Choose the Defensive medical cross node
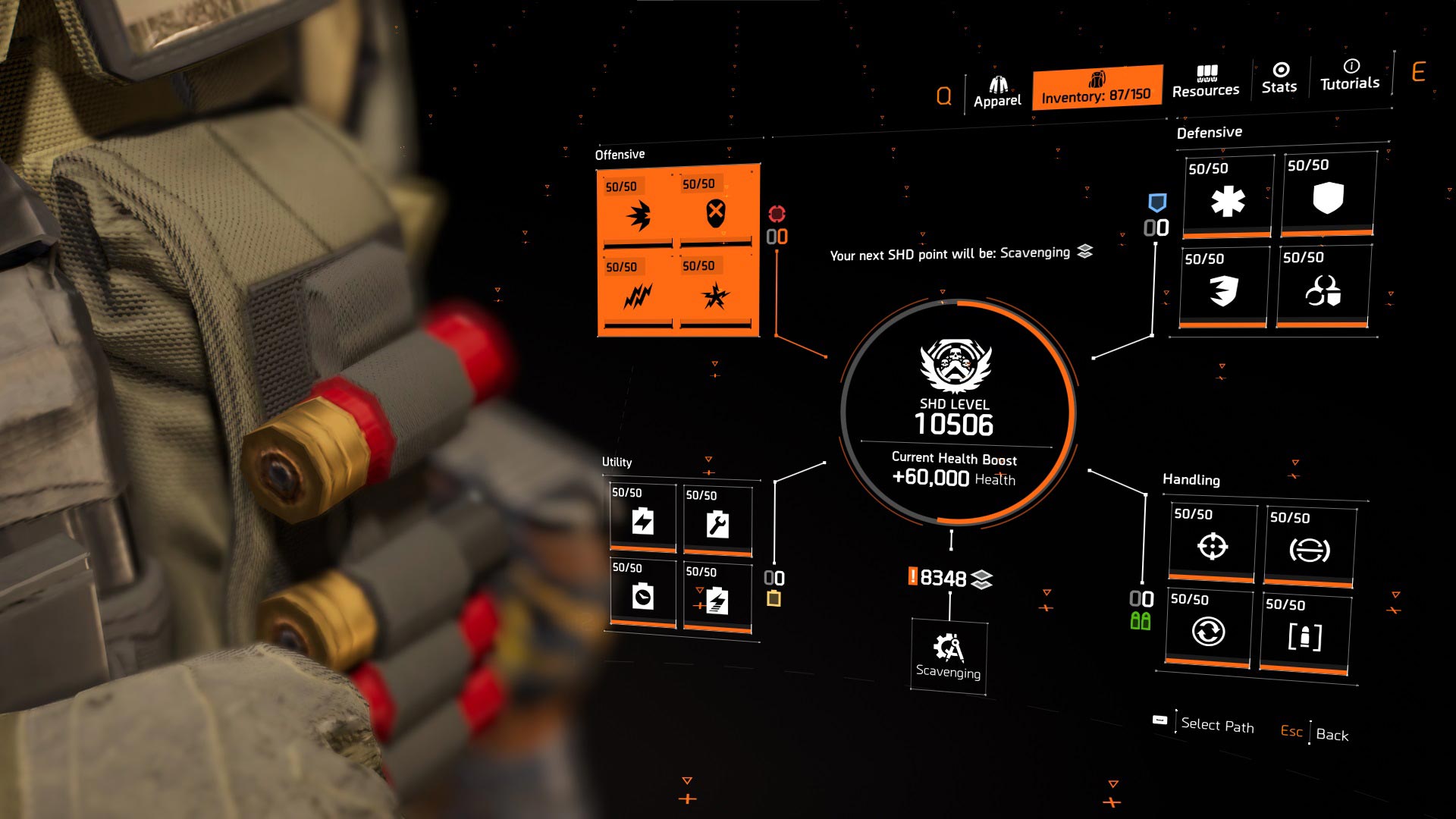Viewport: 1456px width, 819px height. click(x=1228, y=199)
